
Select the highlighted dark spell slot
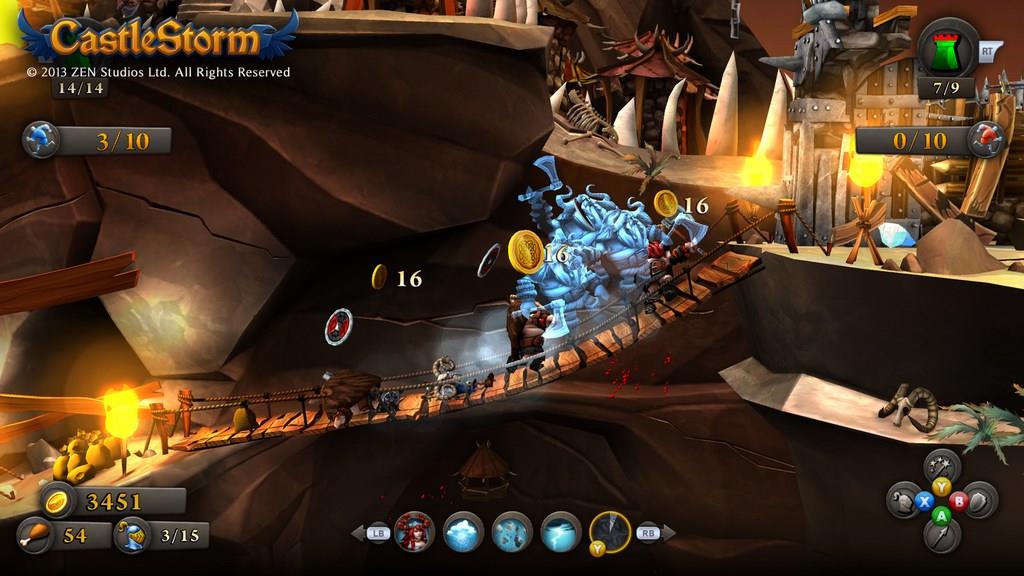[610, 532]
